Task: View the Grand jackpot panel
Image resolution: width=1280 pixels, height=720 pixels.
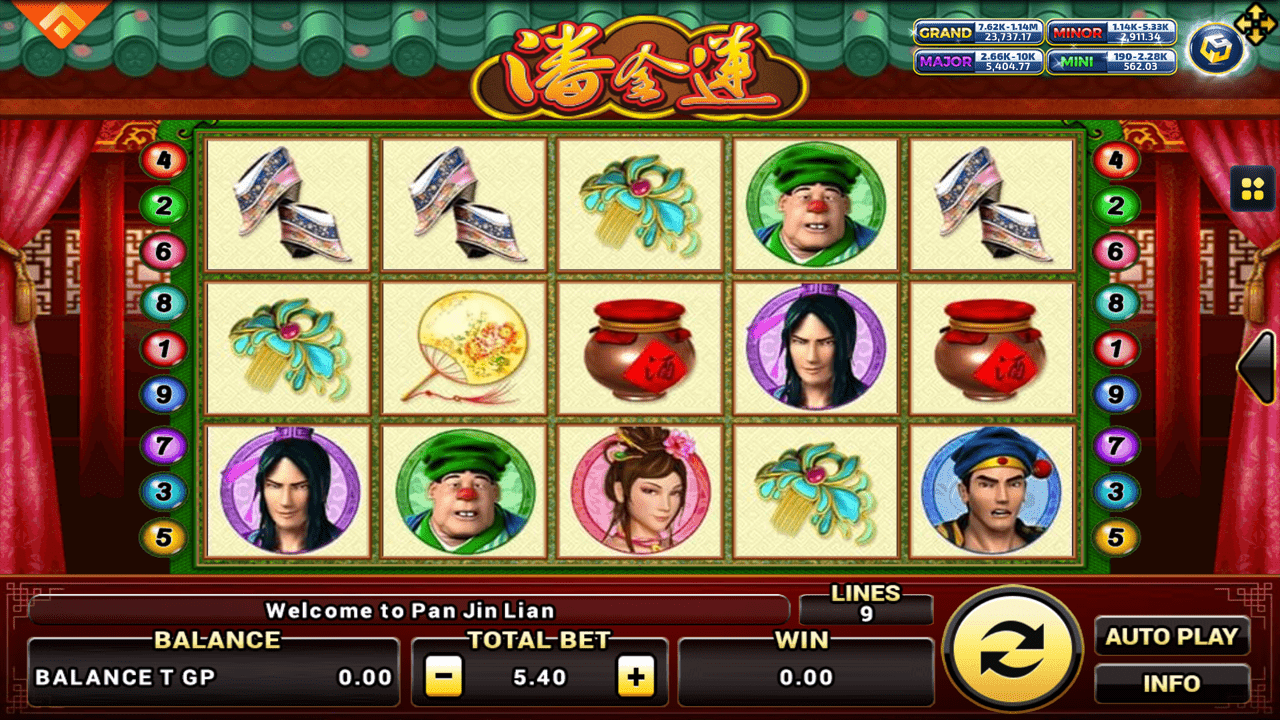Action: point(978,32)
